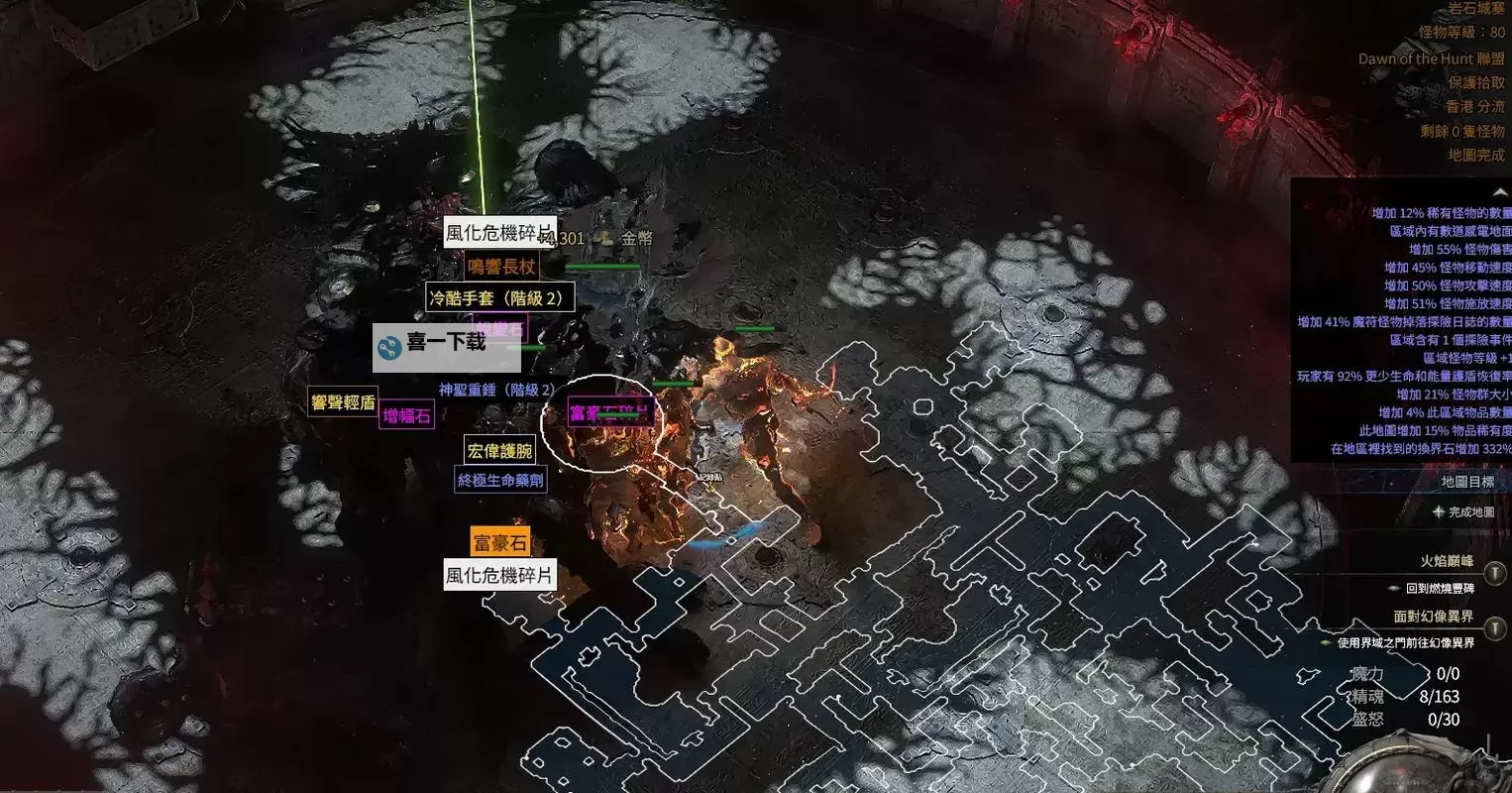The height and width of the screenshot is (793, 1512).
Task: Pick up 神聖重錘（階級 2）from the ground
Action: tap(497, 390)
